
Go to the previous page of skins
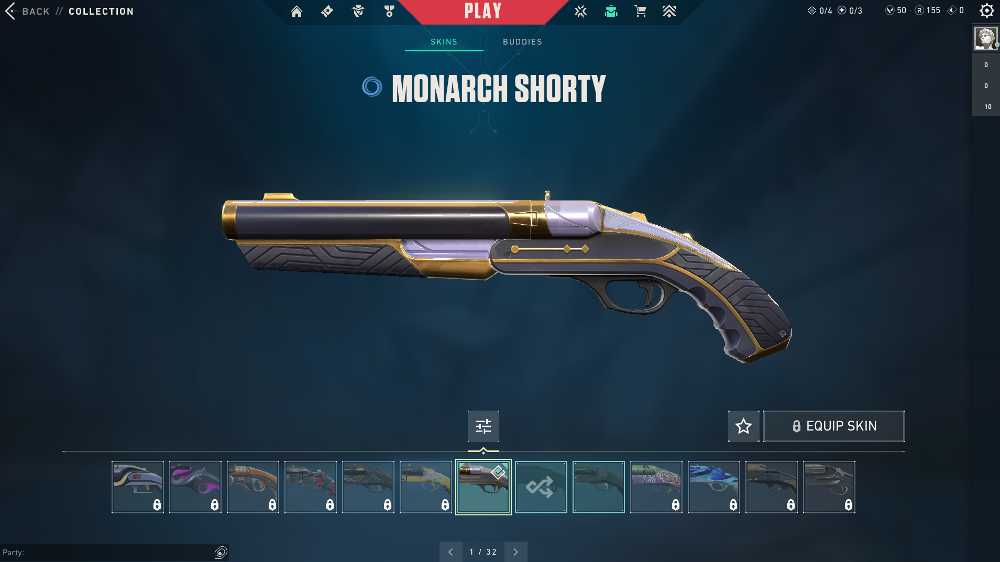[451, 552]
